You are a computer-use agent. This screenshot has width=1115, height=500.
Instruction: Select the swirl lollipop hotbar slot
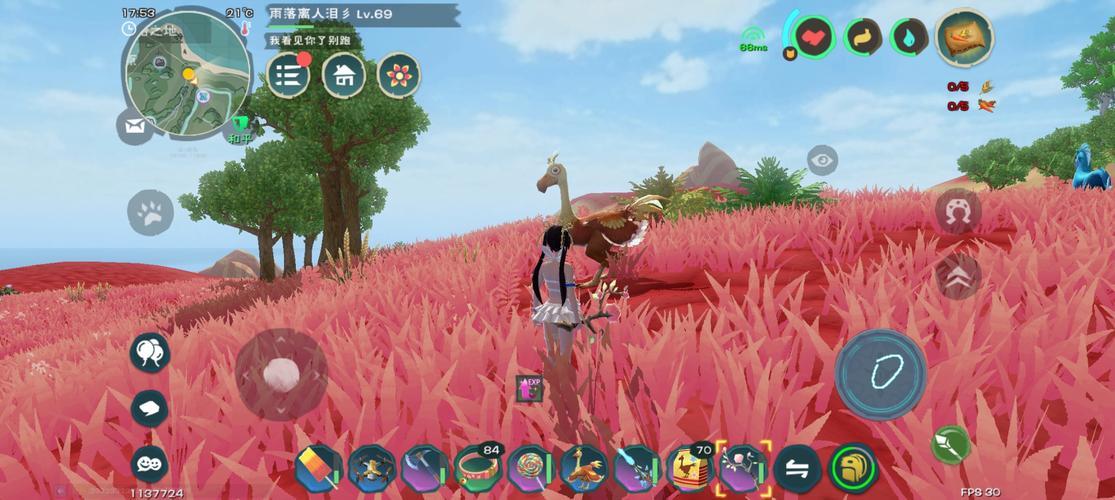530,468
